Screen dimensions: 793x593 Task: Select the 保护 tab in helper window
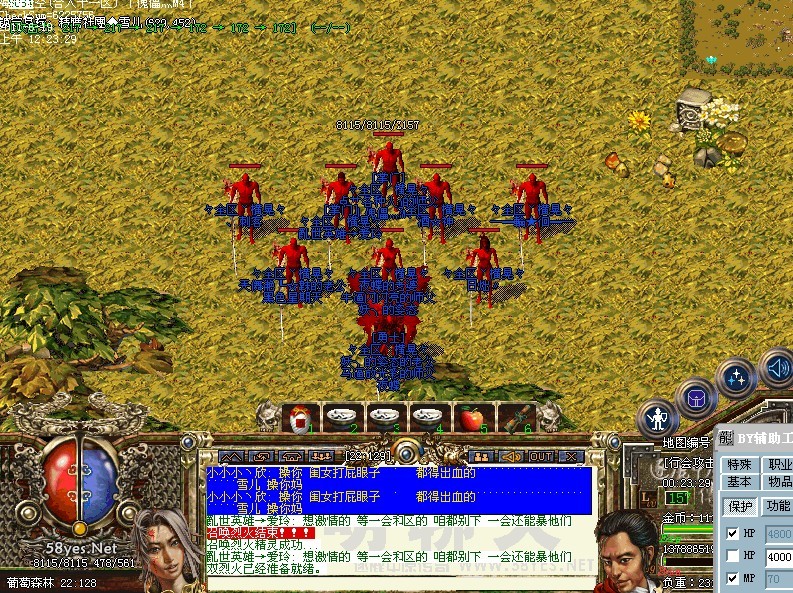click(x=739, y=506)
